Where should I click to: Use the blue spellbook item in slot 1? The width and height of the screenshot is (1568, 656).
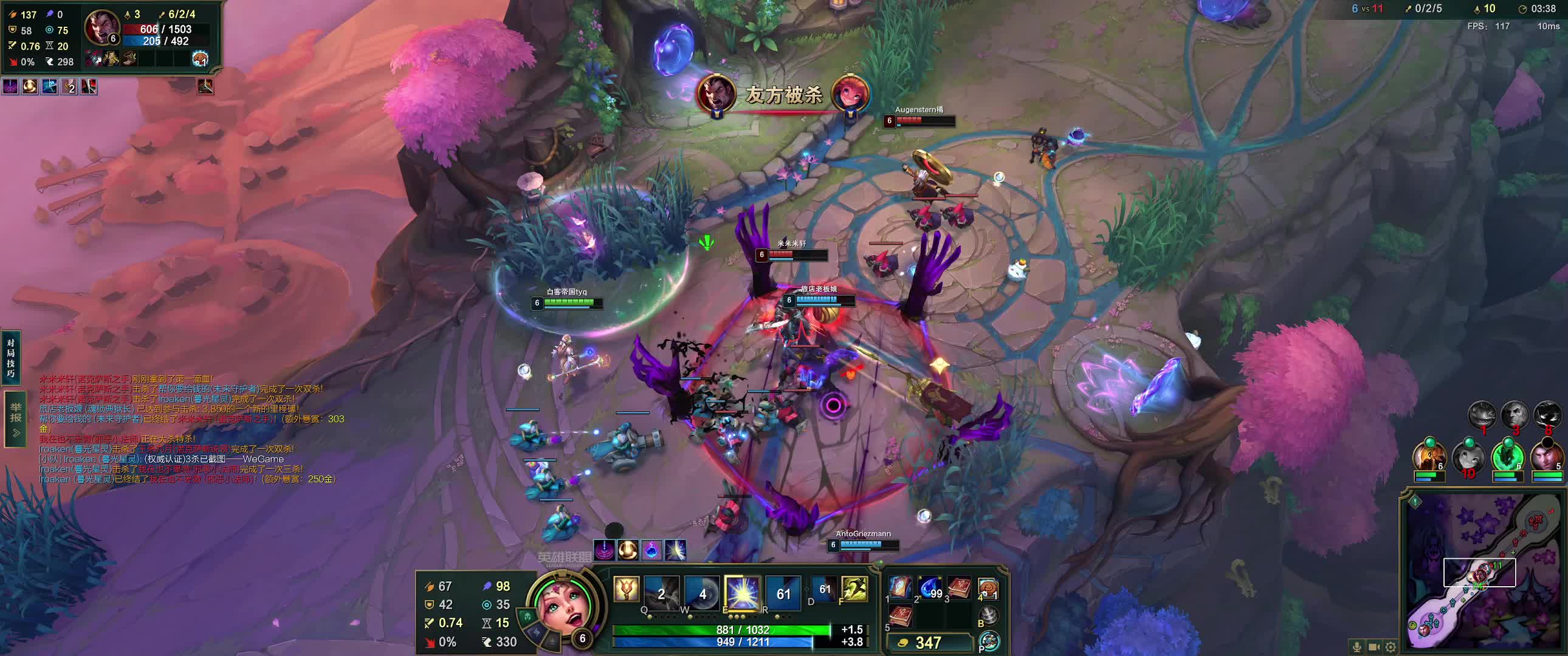[x=900, y=587]
